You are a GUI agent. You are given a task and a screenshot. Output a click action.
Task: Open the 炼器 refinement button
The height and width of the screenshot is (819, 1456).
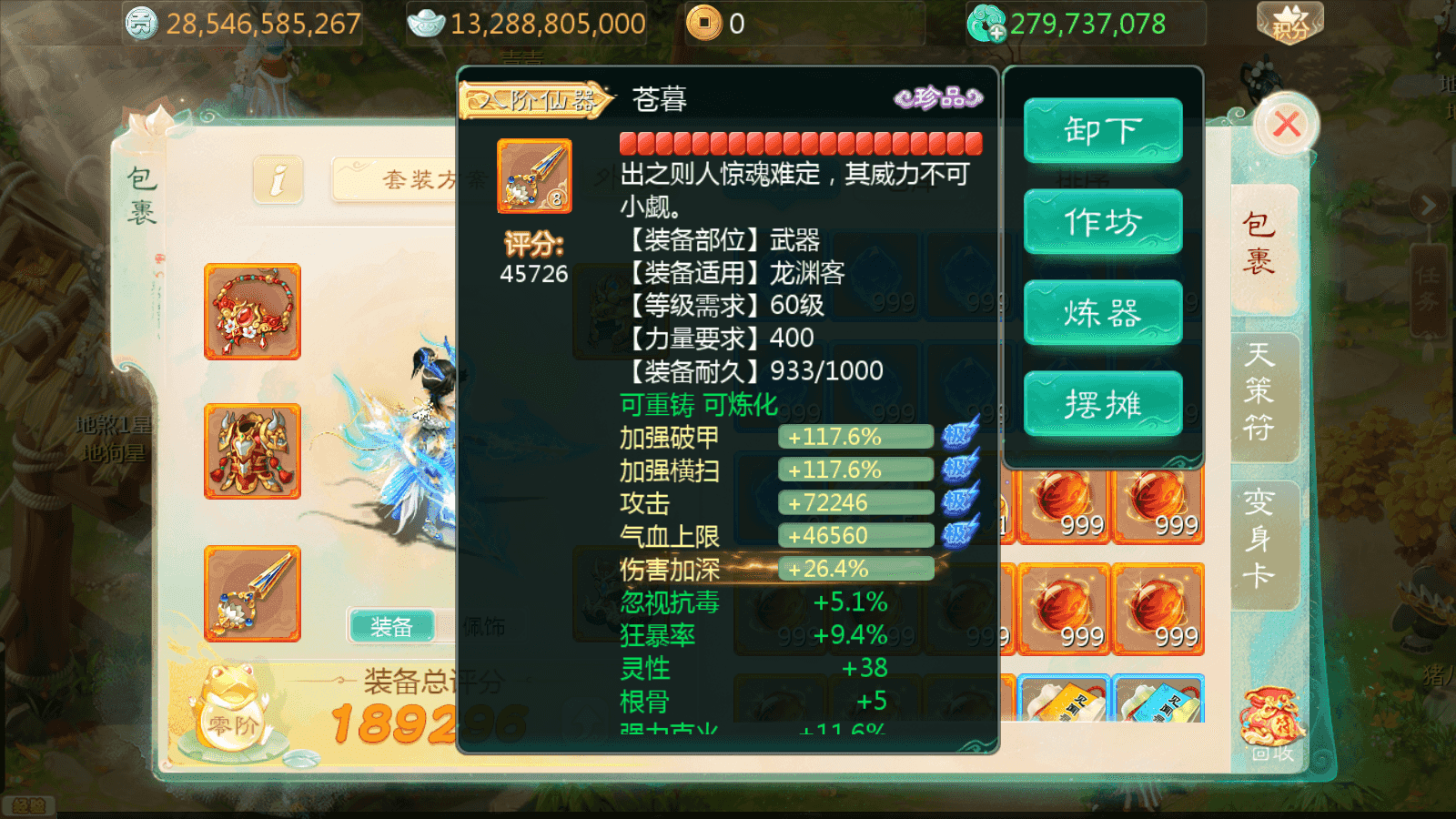coord(1103,312)
